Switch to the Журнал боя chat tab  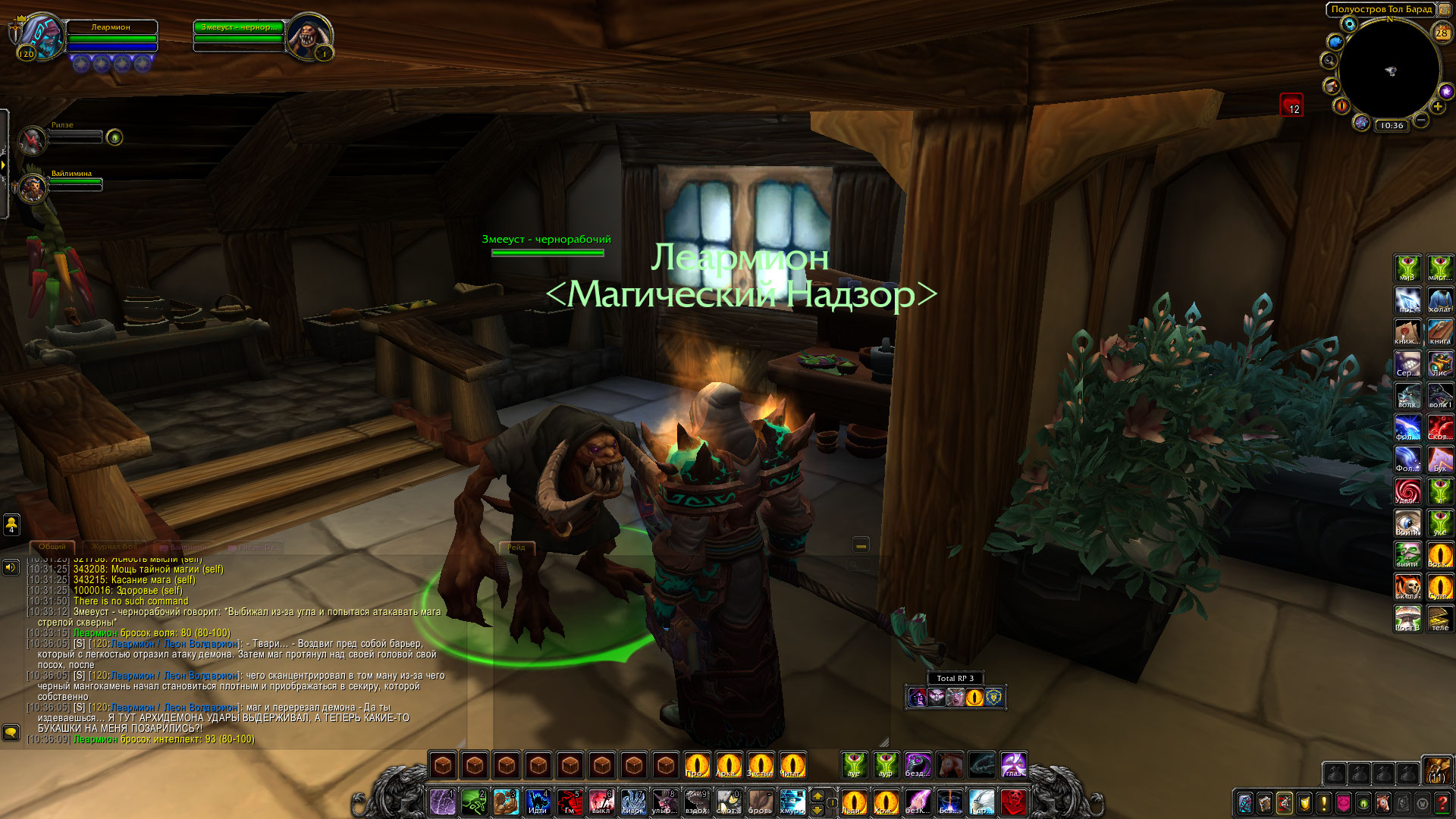pyautogui.click(x=115, y=547)
